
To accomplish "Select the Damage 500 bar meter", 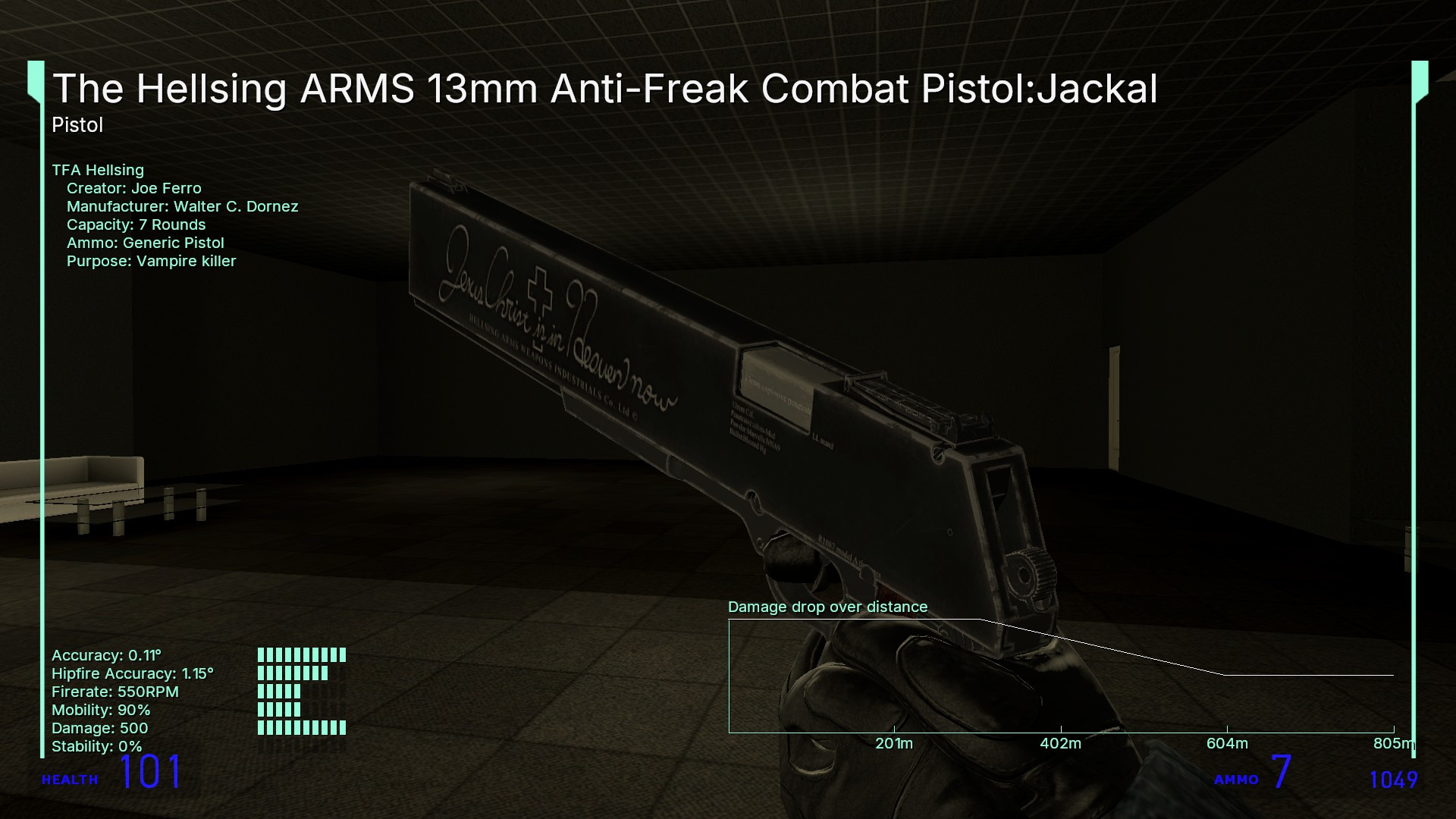I will point(302,728).
